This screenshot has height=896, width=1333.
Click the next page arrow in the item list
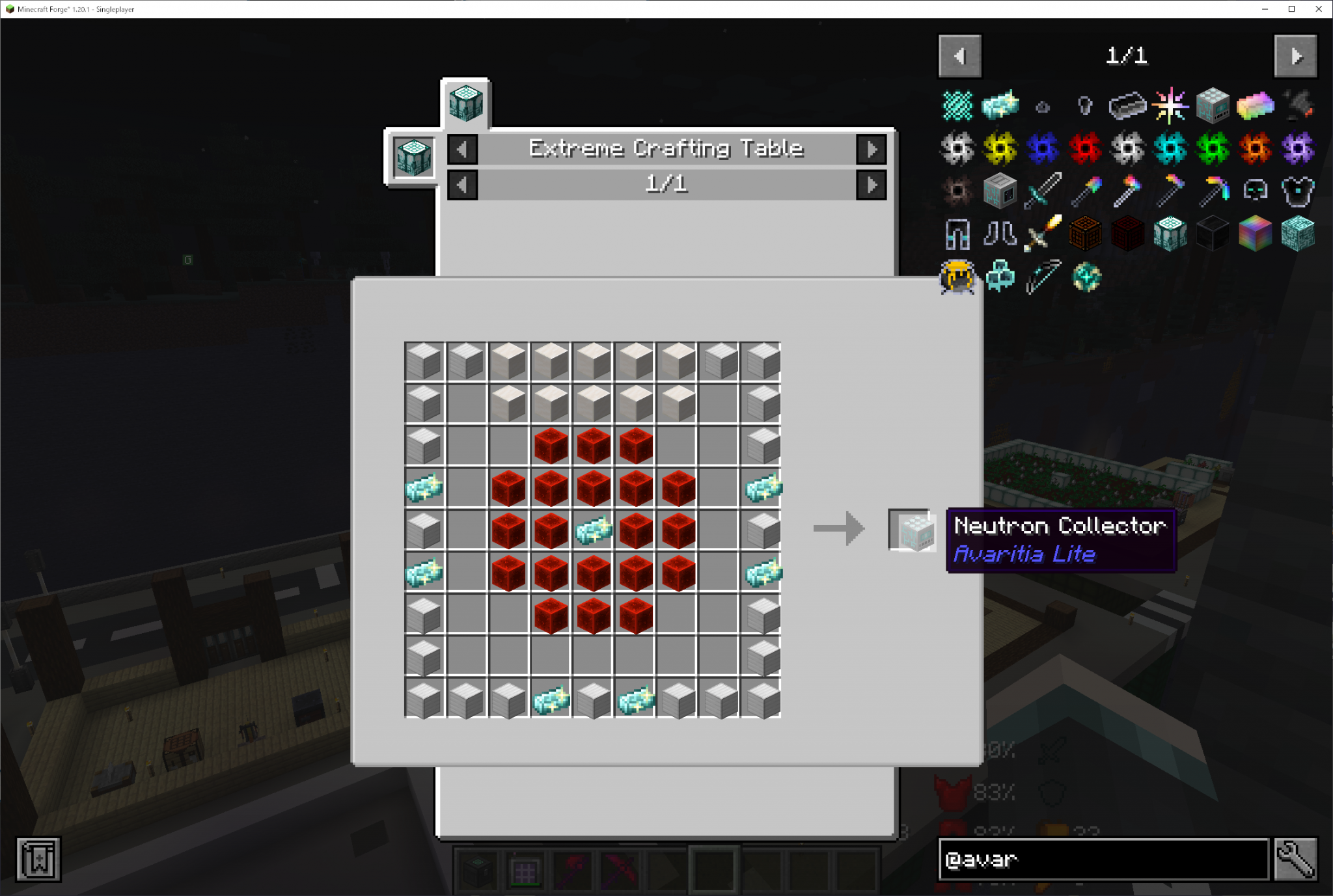point(1295,56)
